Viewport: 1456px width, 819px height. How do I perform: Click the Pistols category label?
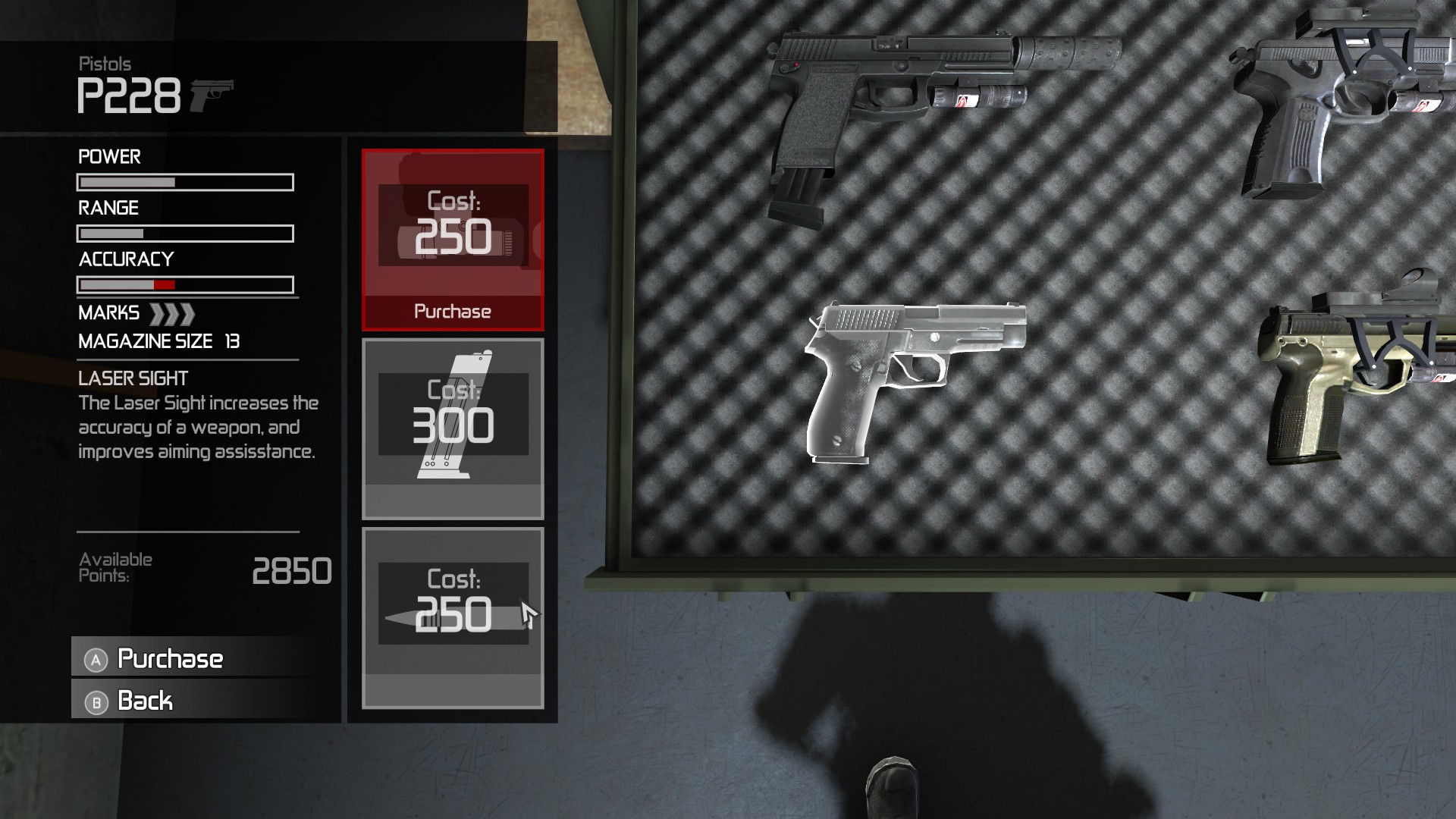tap(104, 64)
